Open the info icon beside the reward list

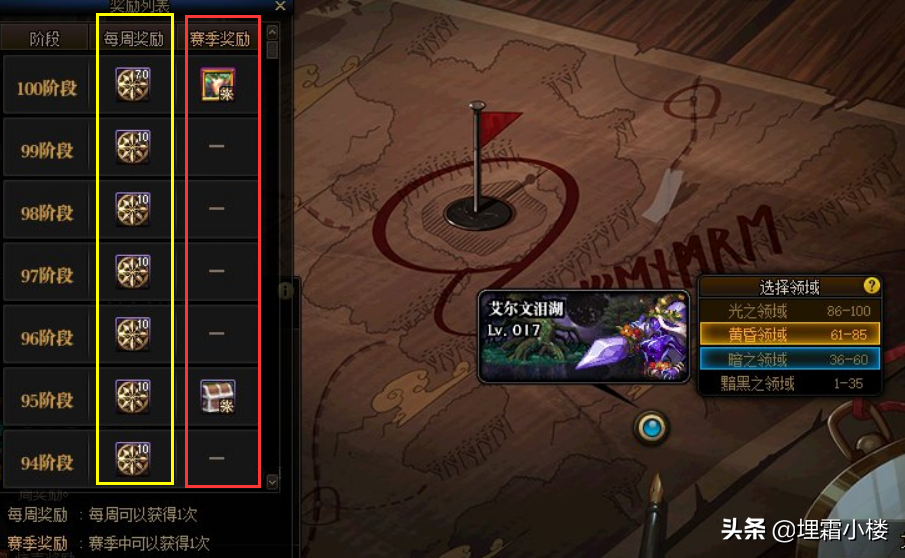(x=286, y=290)
